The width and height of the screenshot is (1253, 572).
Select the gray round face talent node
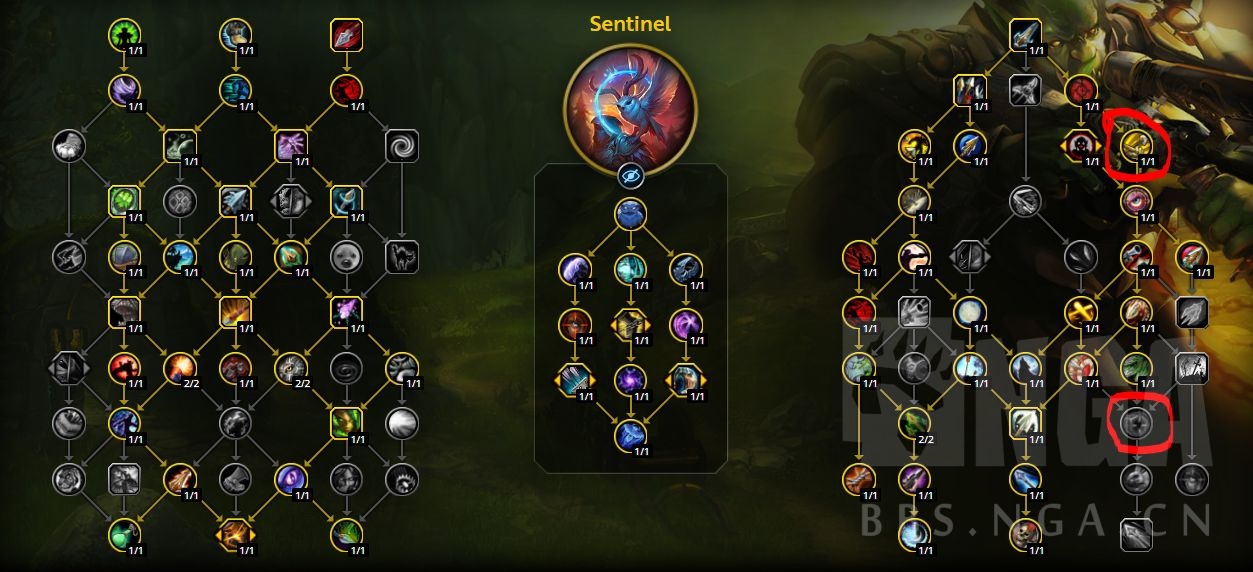pos(346,257)
